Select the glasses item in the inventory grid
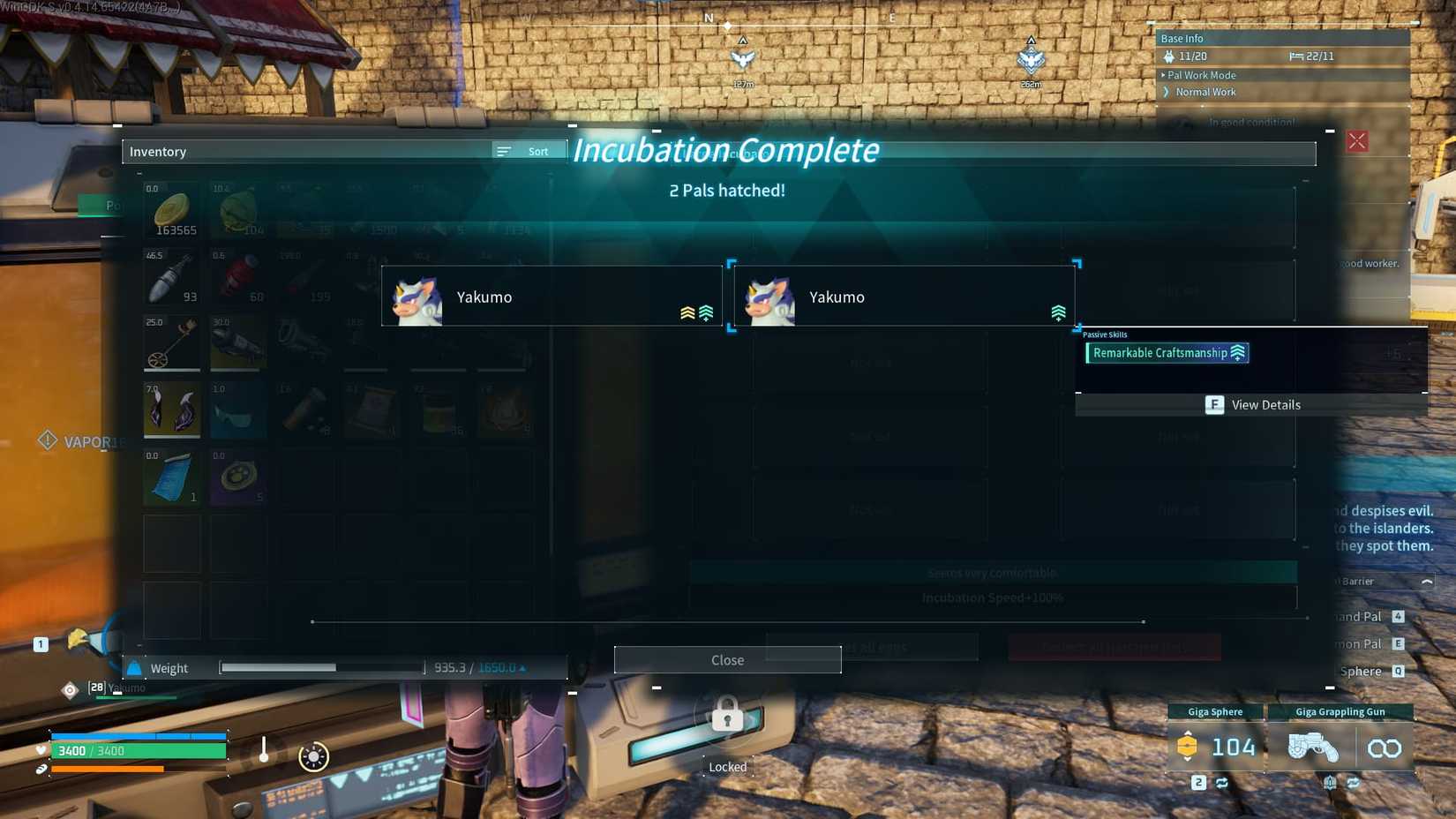Image resolution: width=1456 pixels, height=819 pixels. [x=237, y=409]
